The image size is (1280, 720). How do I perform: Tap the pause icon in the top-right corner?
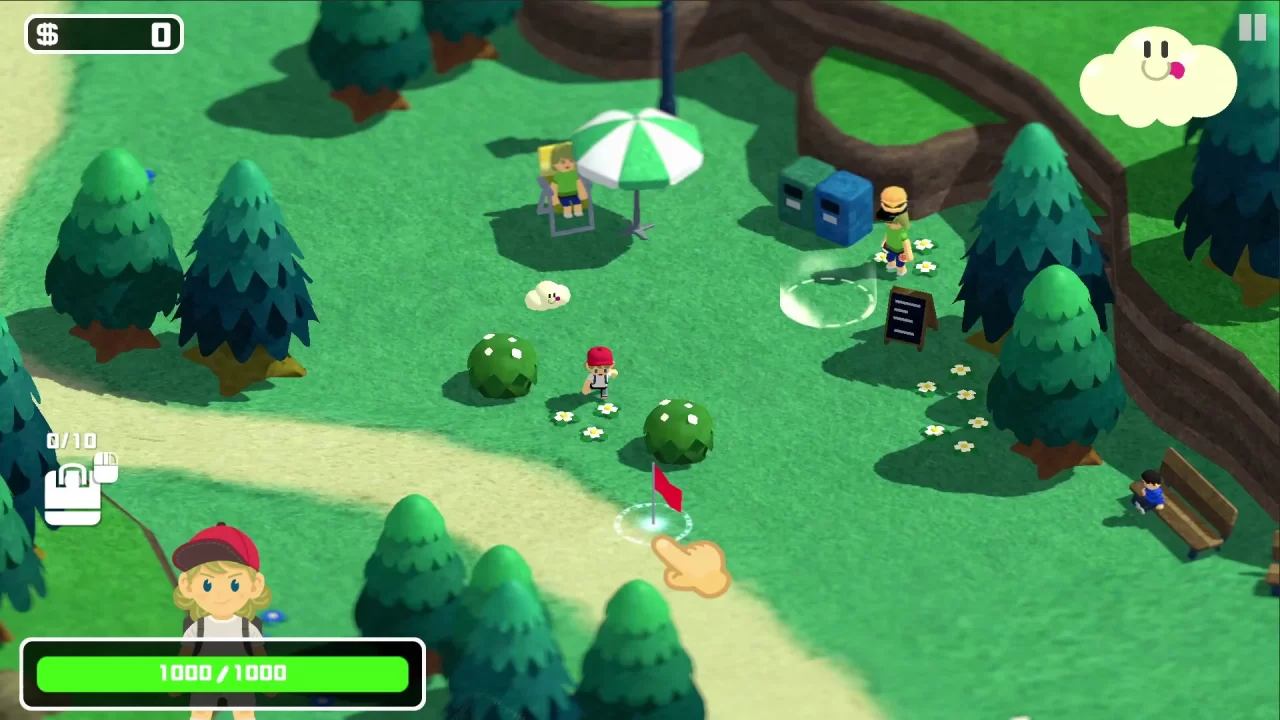point(1252,27)
